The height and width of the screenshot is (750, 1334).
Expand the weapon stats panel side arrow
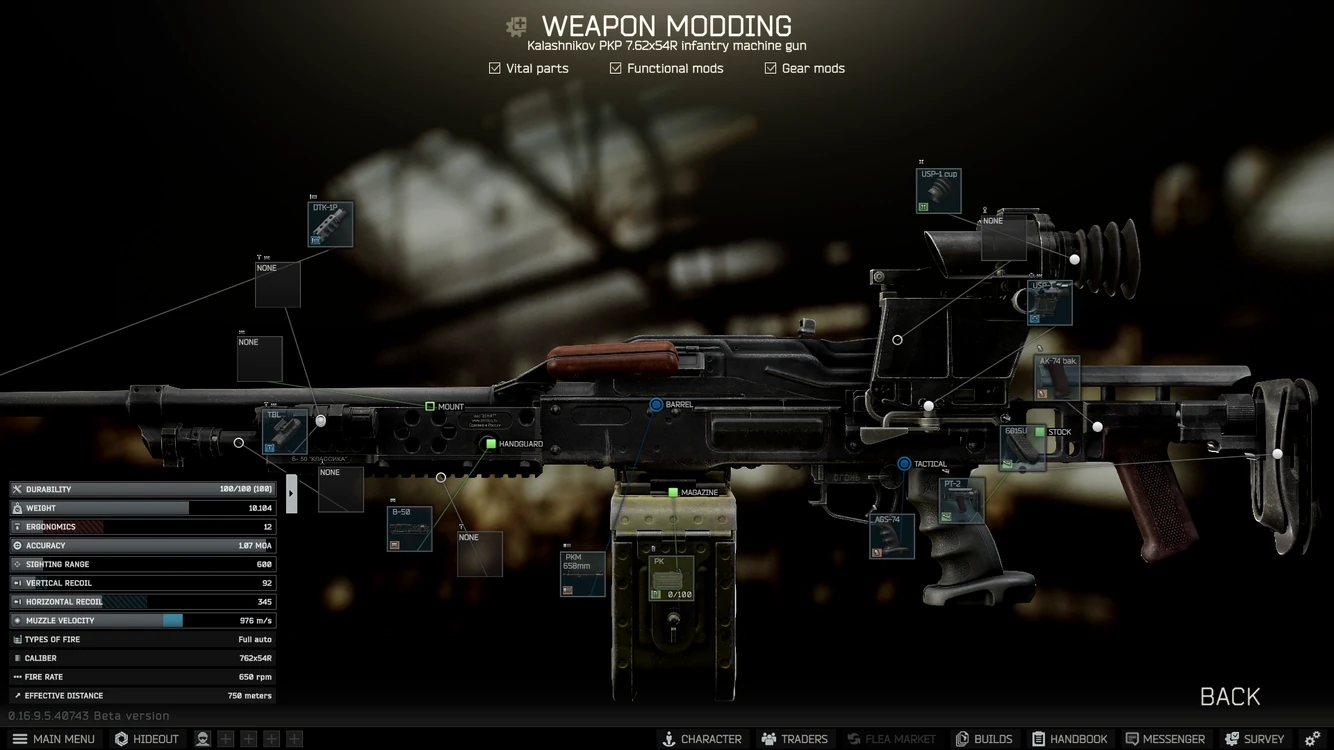coord(291,493)
